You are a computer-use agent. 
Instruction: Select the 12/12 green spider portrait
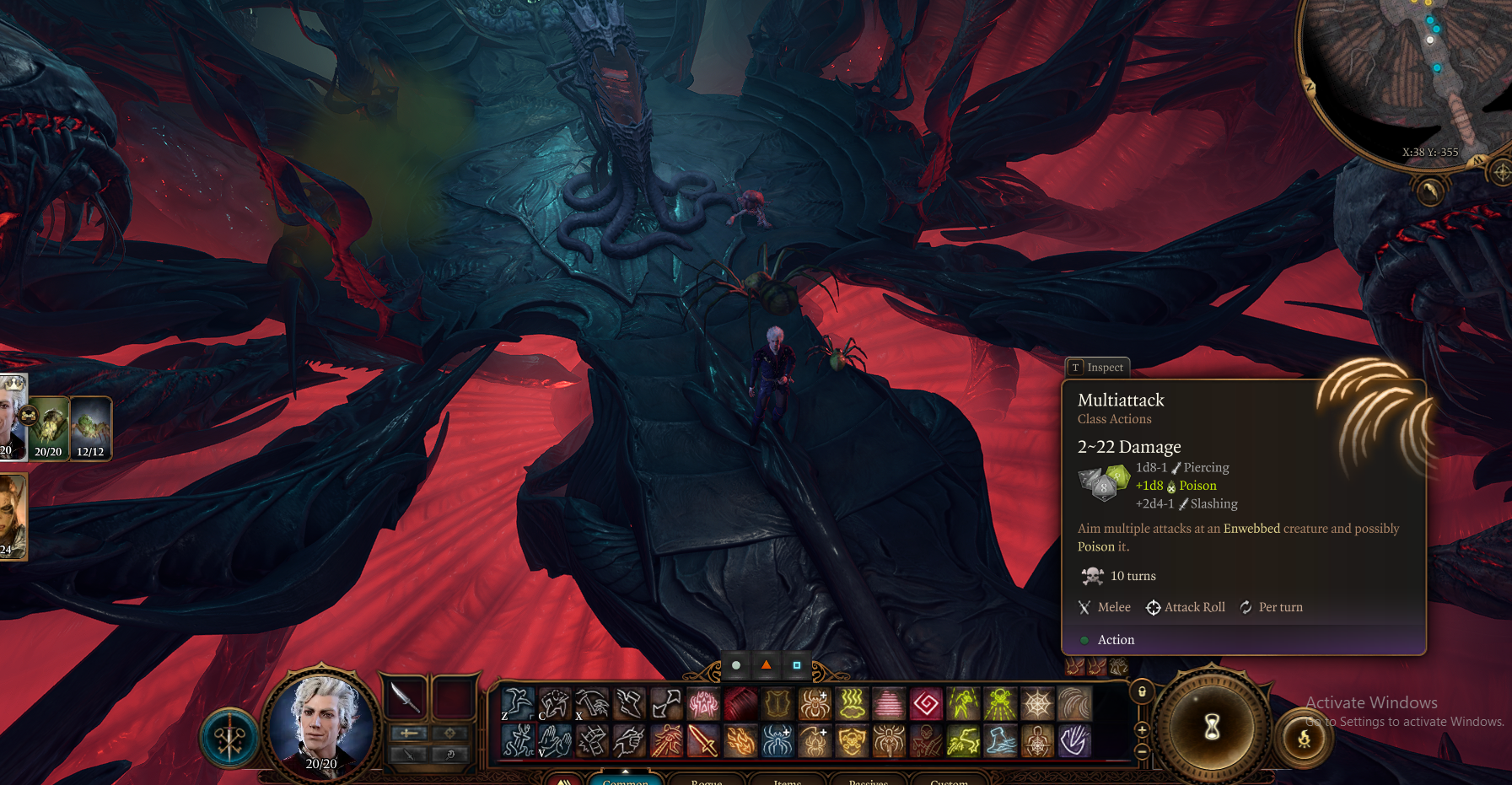tap(90, 427)
